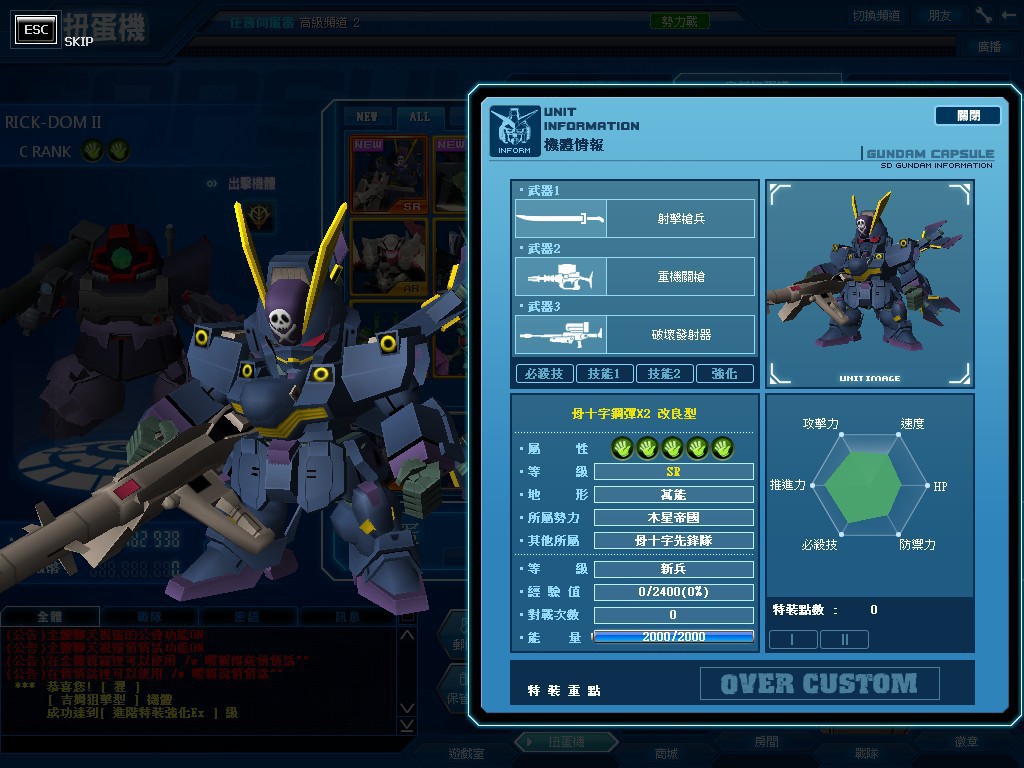Switch to the ALL capsule tab
This screenshot has width=1024, height=768.
419,117
